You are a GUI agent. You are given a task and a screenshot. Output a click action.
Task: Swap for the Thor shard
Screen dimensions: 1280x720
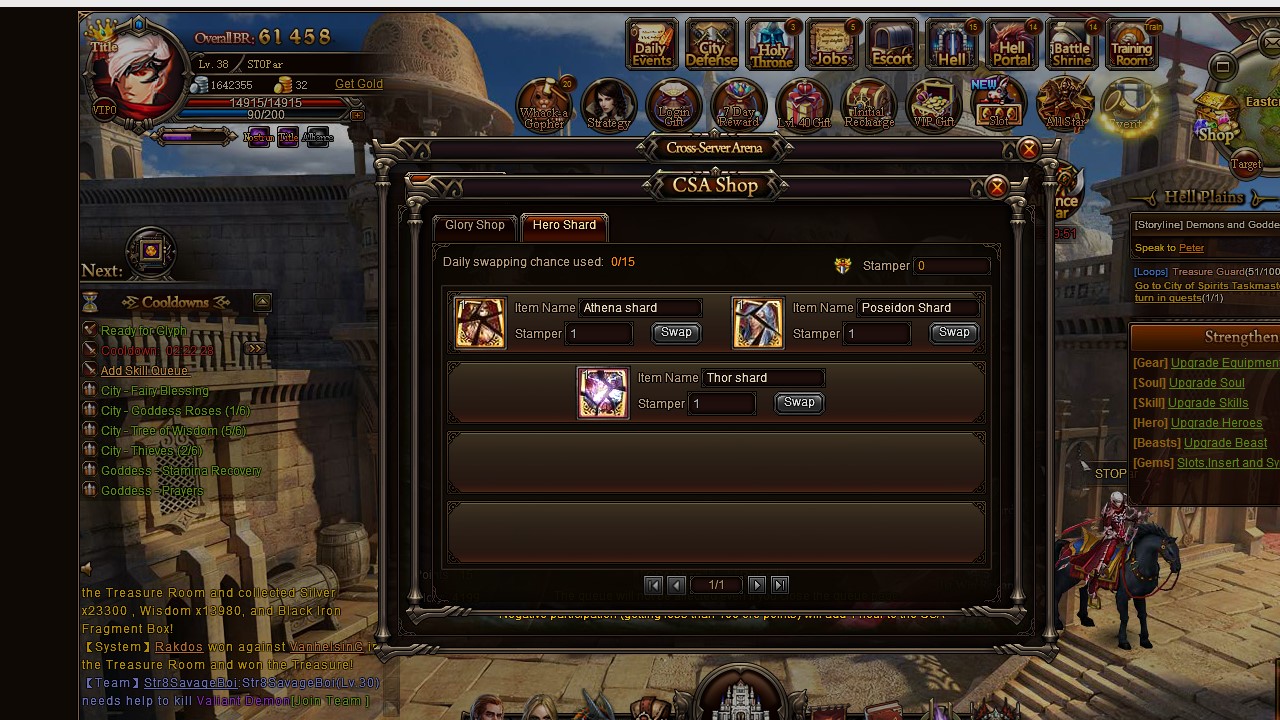click(799, 403)
